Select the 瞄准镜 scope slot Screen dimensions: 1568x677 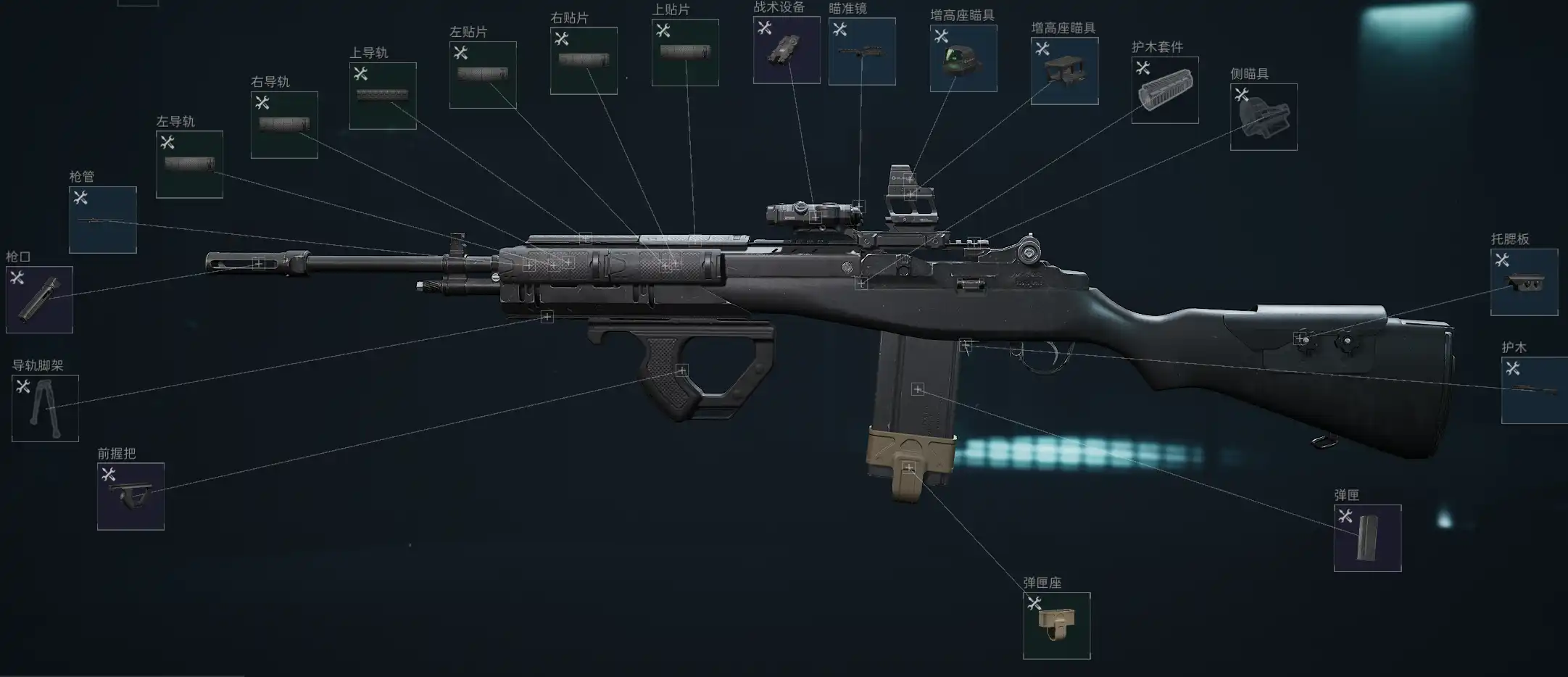pos(862,51)
